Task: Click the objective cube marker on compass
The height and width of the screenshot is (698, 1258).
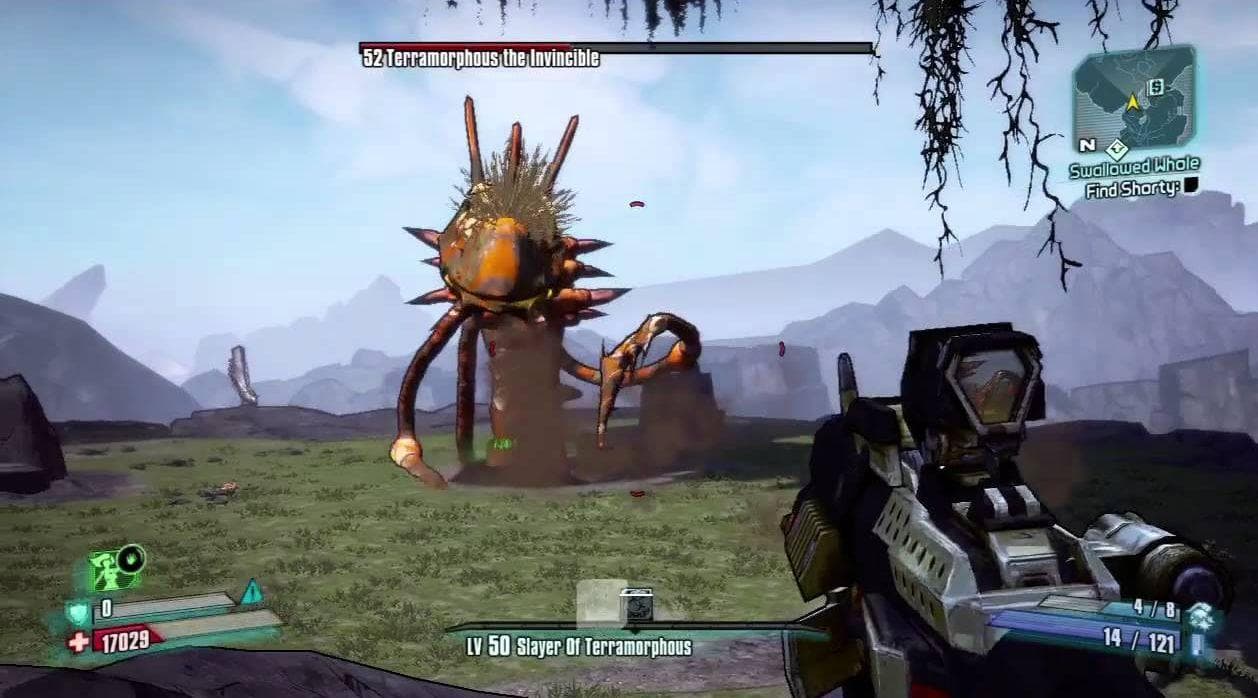Action: (637, 604)
